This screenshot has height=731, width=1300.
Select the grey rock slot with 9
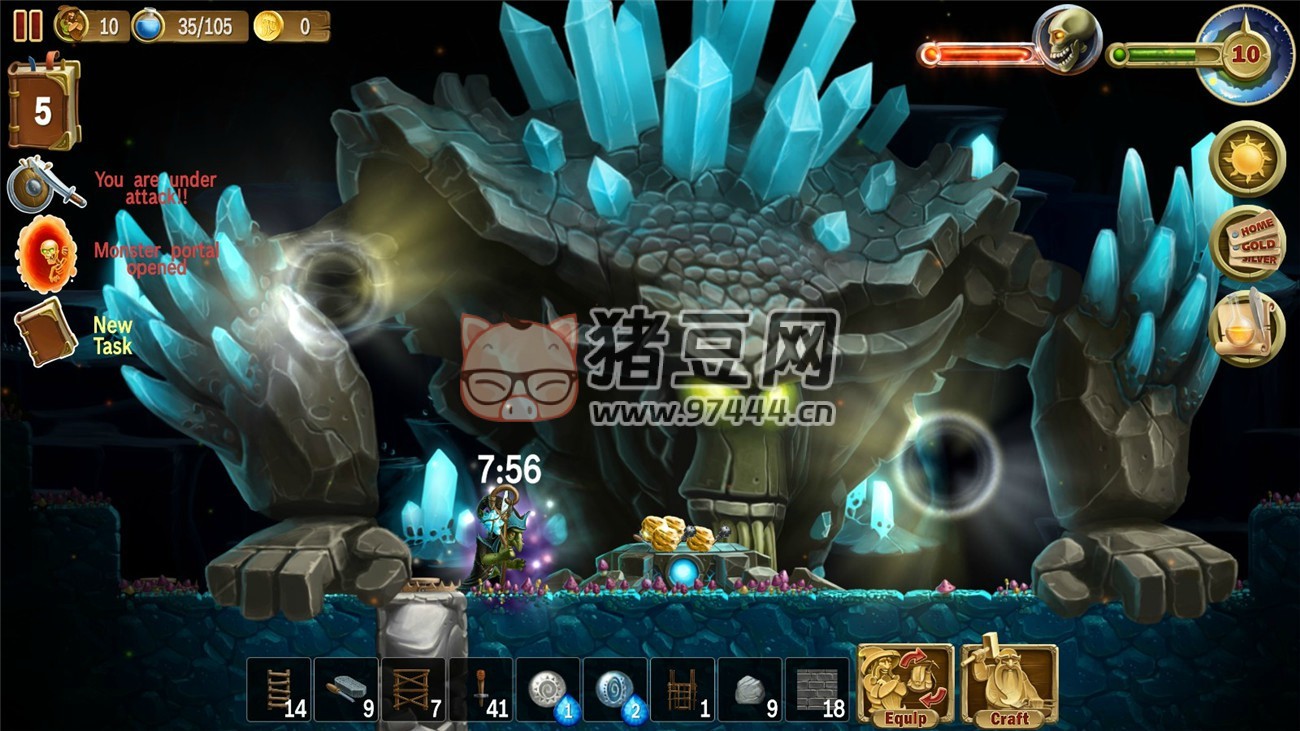pyautogui.click(x=749, y=689)
